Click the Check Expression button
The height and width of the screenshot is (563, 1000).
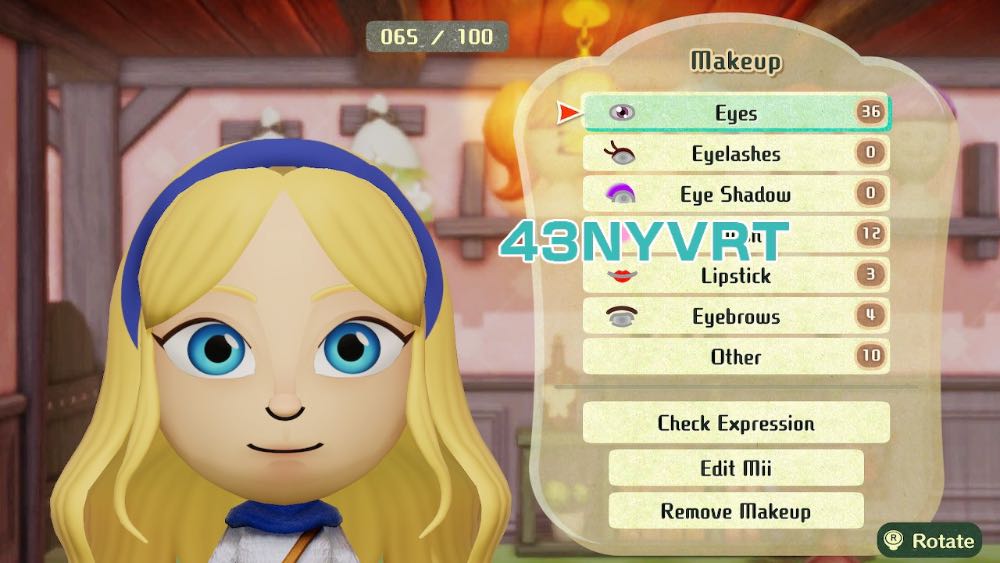coord(735,423)
